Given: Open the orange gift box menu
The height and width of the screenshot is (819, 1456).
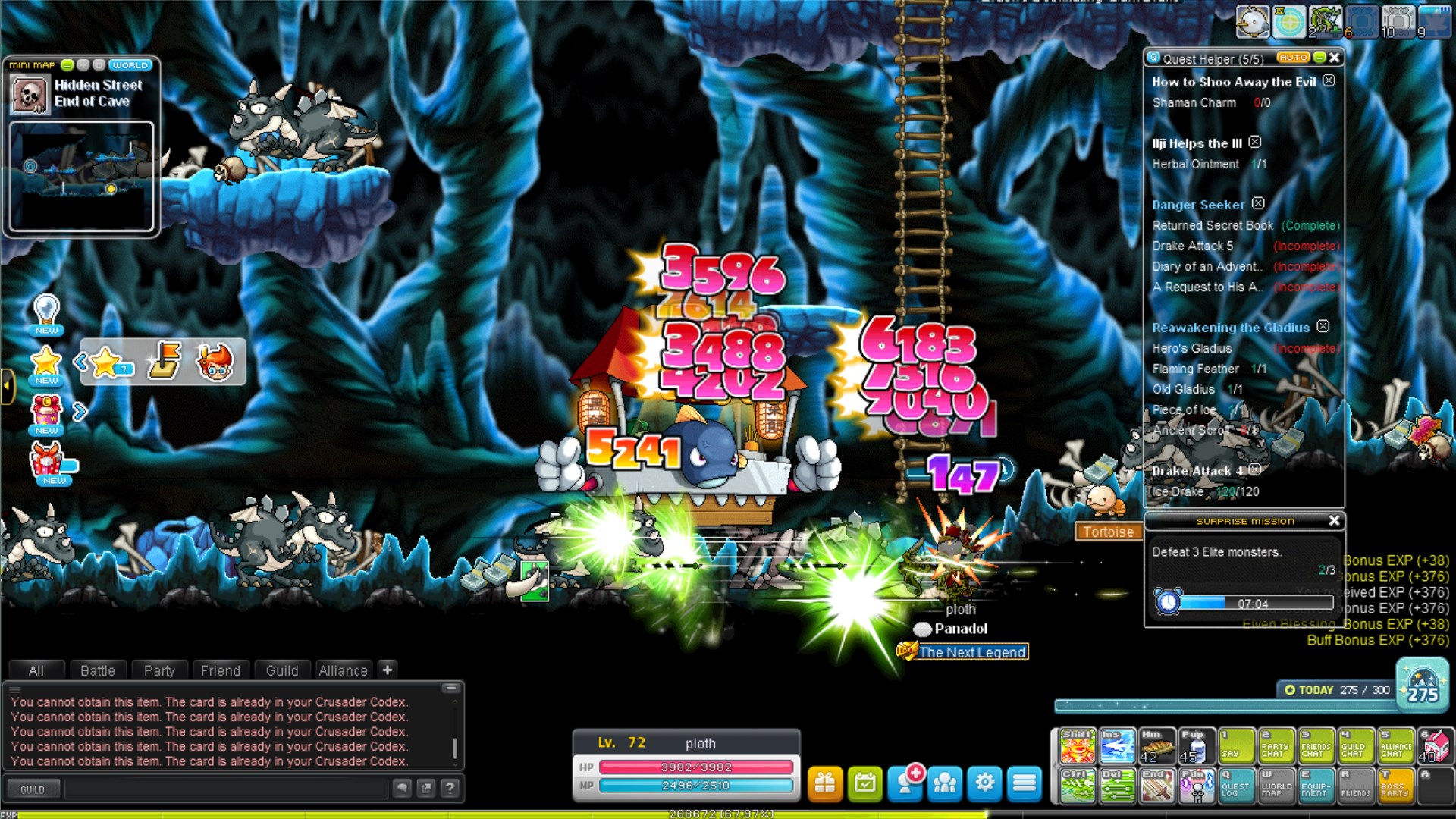Looking at the screenshot, I should tap(825, 783).
